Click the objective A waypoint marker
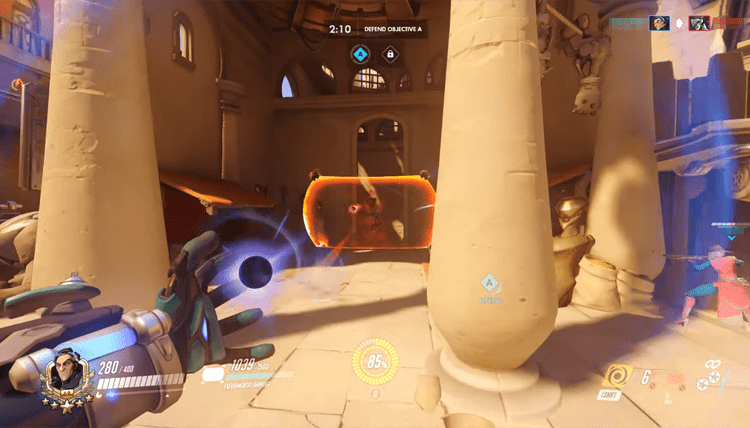Screen dimensions: 750x428 489,284
